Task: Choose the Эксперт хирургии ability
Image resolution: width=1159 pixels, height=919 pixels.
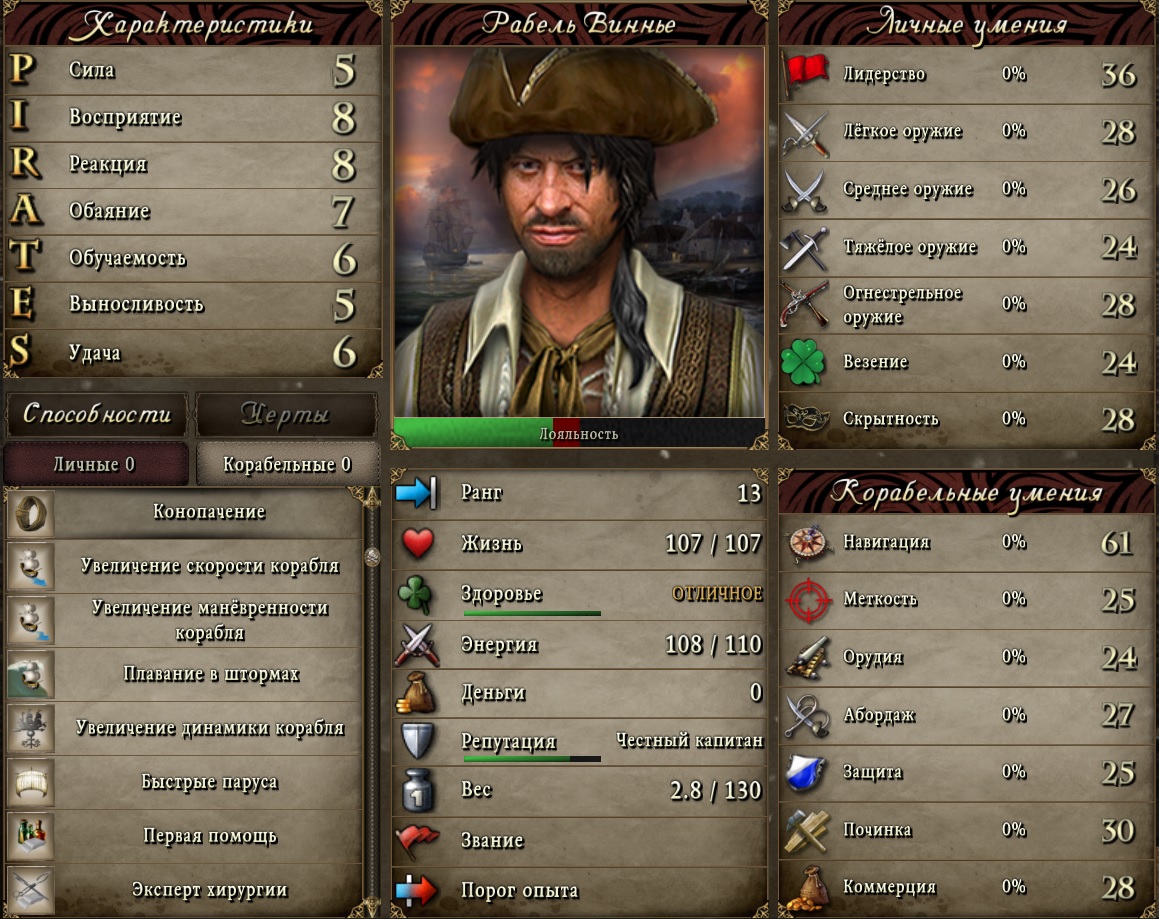Action: click(208, 889)
